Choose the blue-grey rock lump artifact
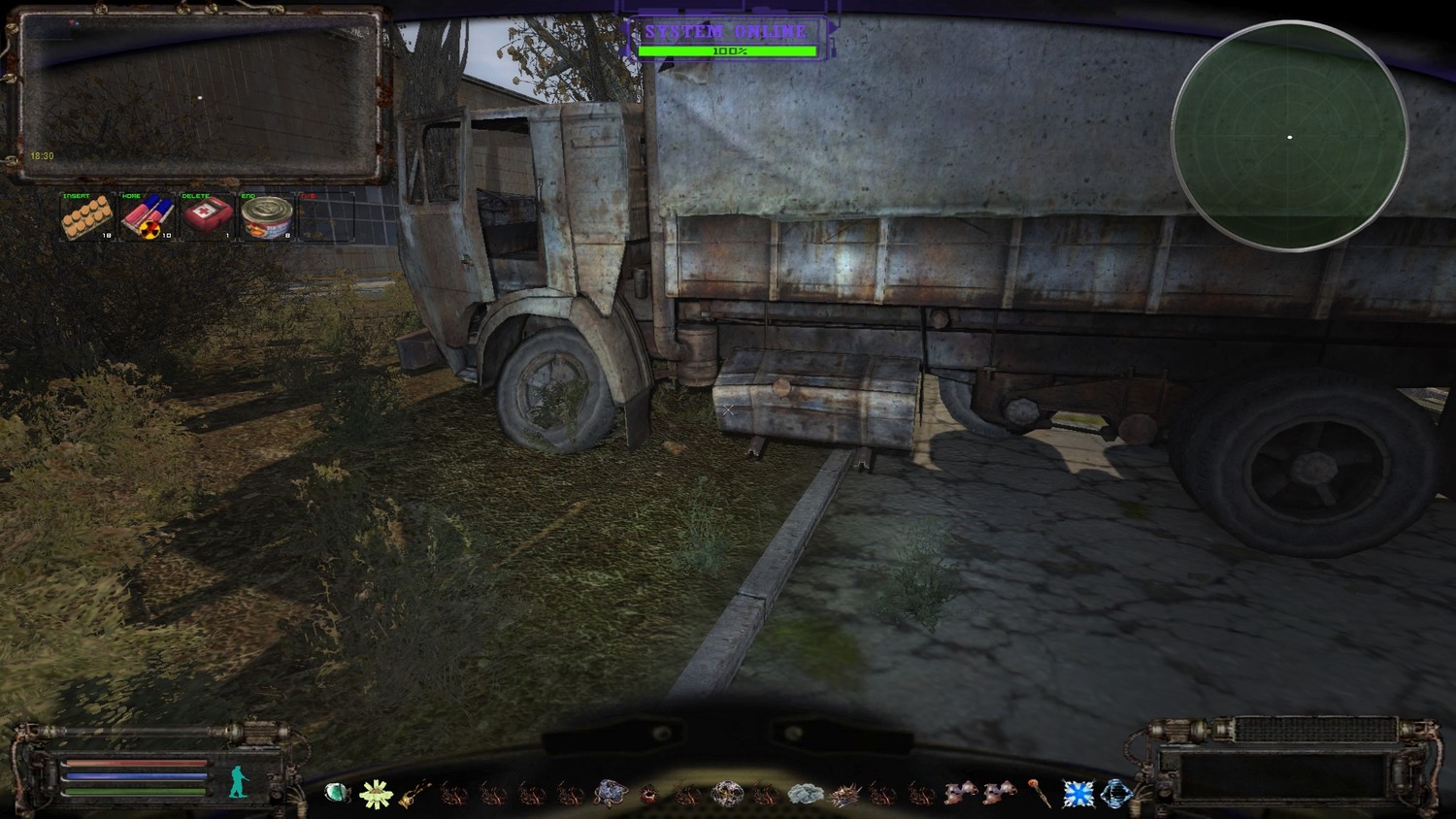 tap(611, 794)
